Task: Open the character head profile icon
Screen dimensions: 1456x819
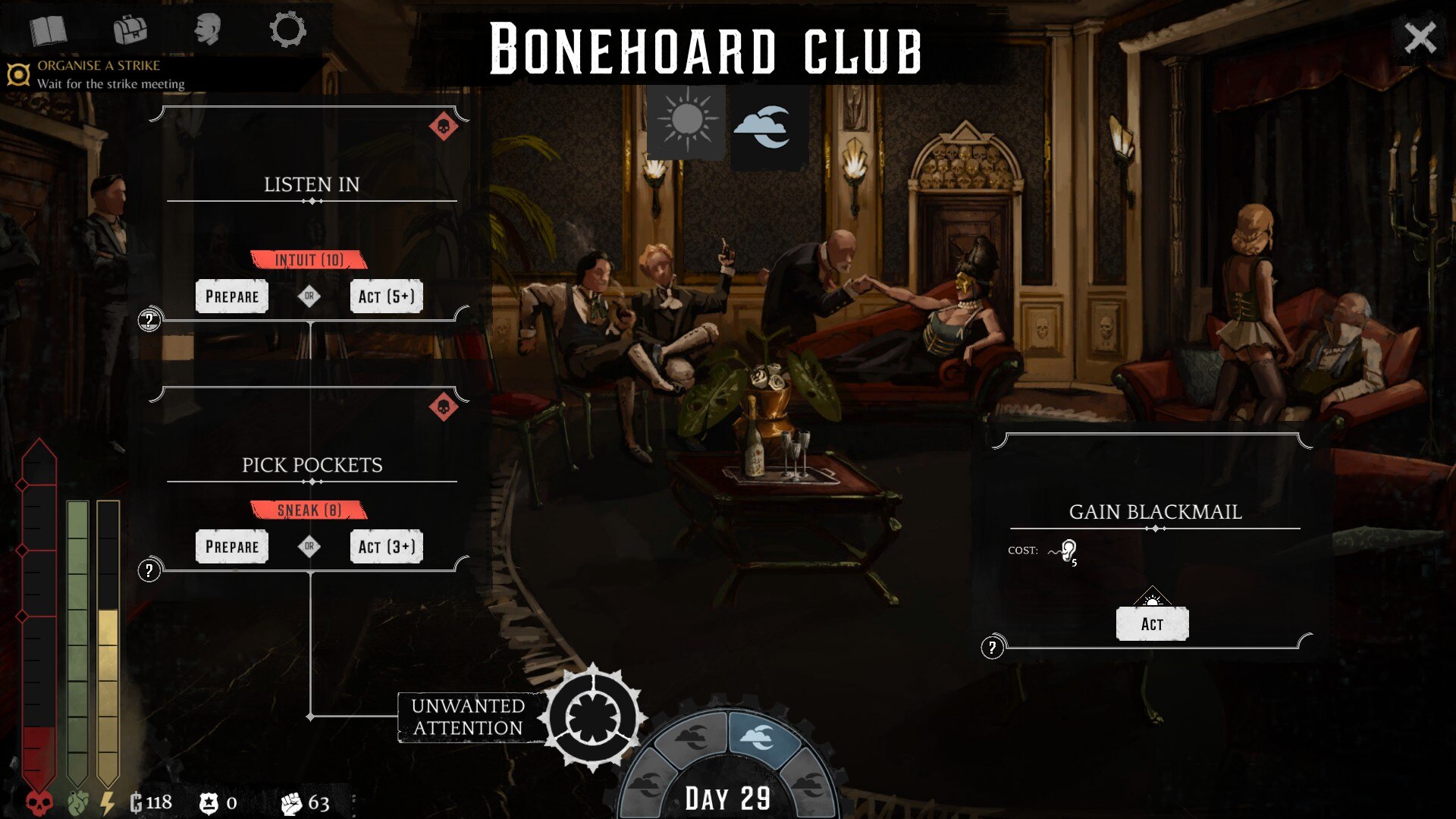Action: pyautogui.click(x=206, y=30)
